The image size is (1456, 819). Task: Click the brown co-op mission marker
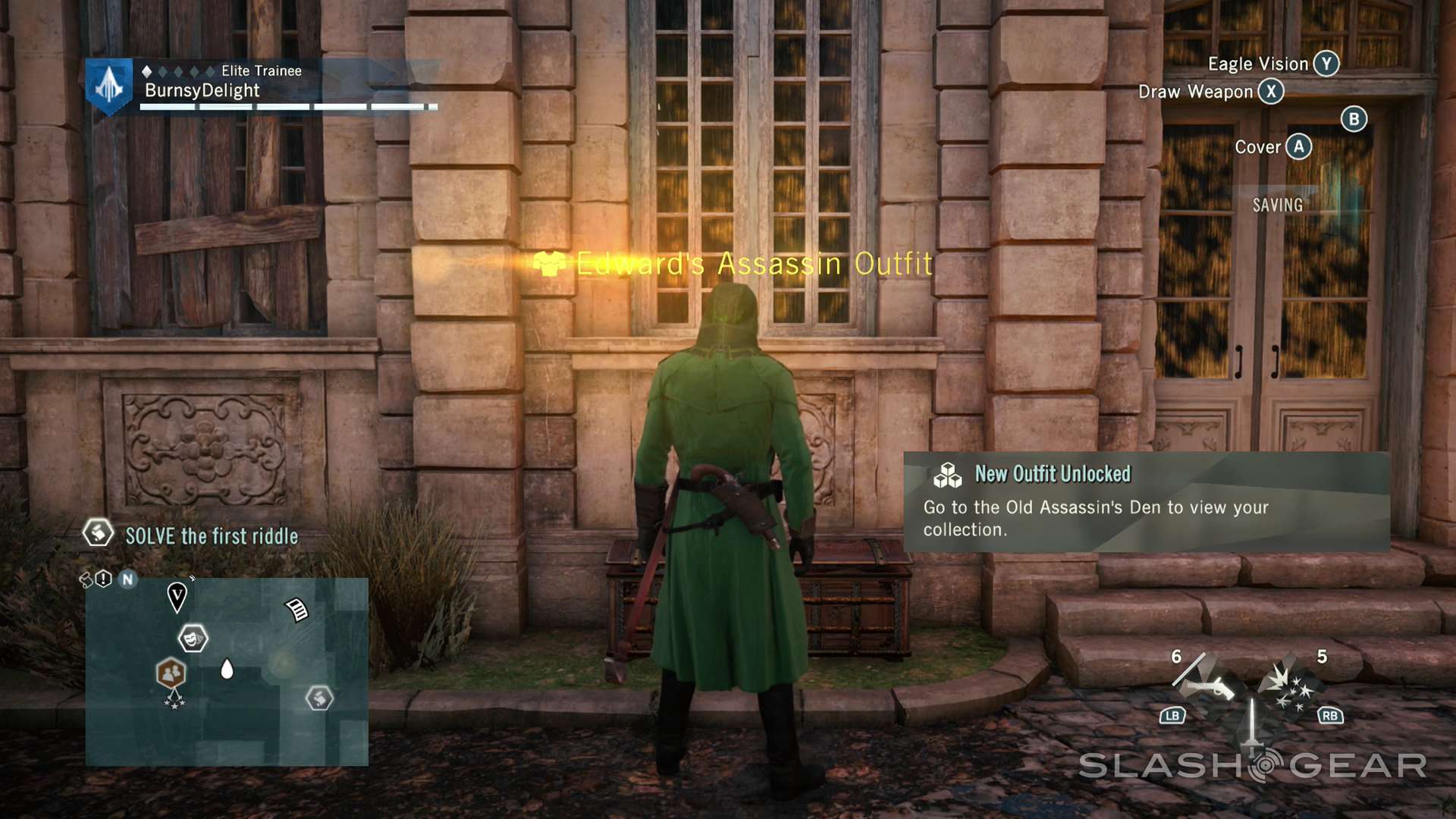171,673
